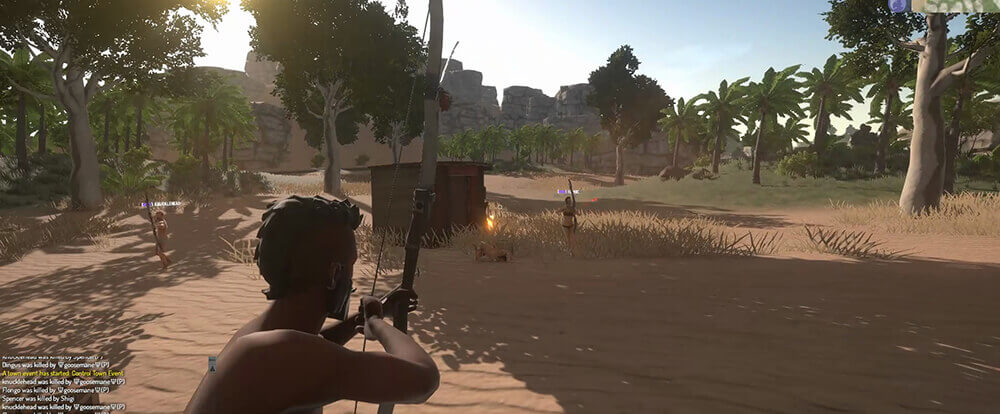The width and height of the screenshot is (1000, 414).
Task: Select the yellow Control Town Event message
Action: pos(61,373)
